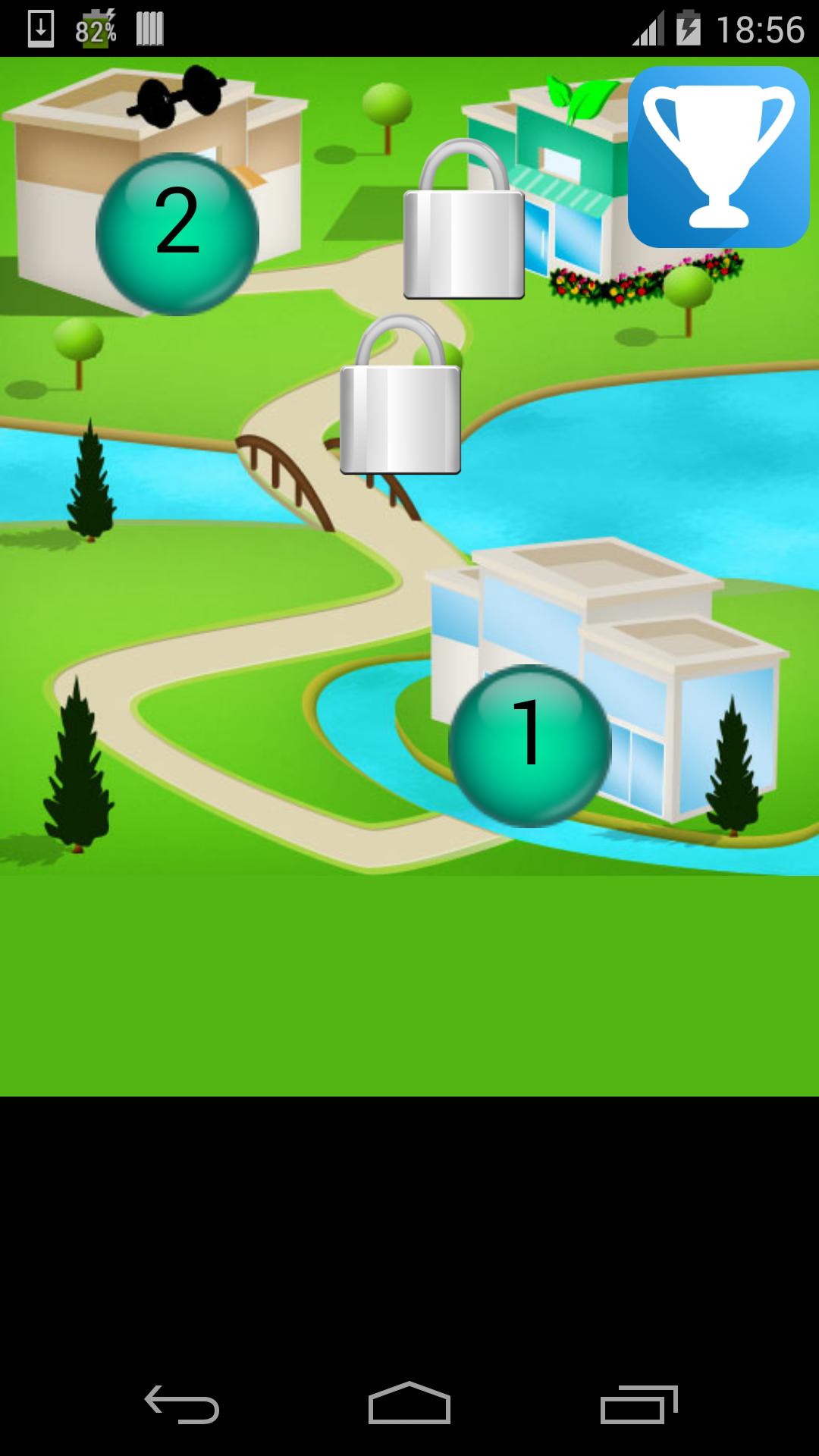Open the trophy achievements button

718,157
